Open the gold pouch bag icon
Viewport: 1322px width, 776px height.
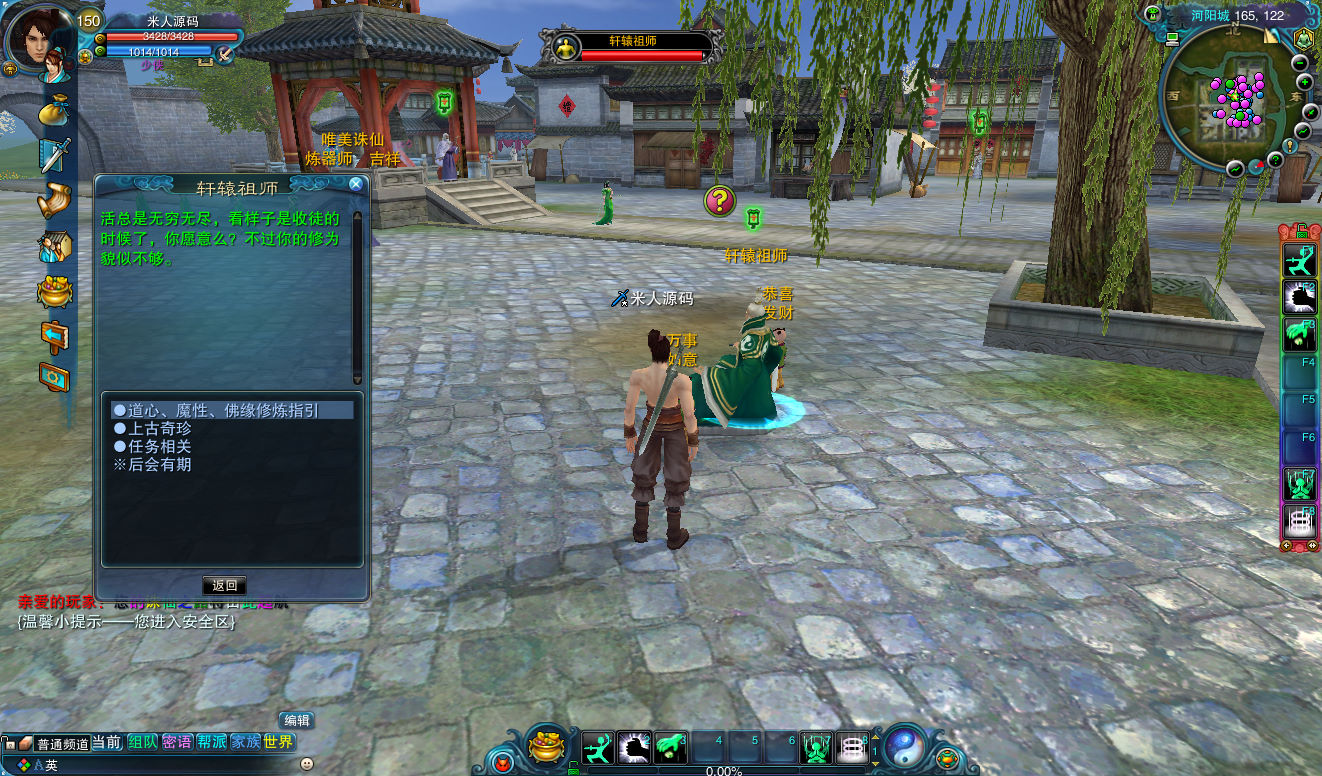pyautogui.click(x=54, y=111)
